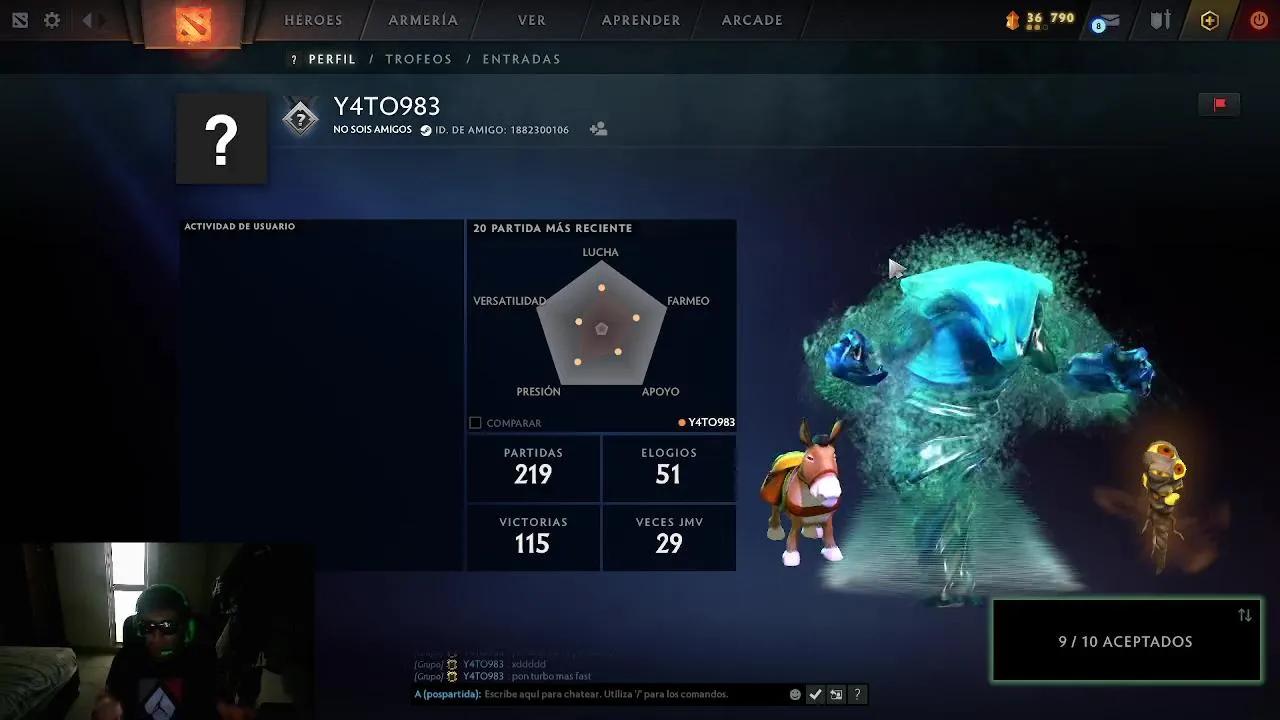Viewport: 1280px width, 720px height.
Task: Open the APRENDER menu
Action: tap(640, 19)
